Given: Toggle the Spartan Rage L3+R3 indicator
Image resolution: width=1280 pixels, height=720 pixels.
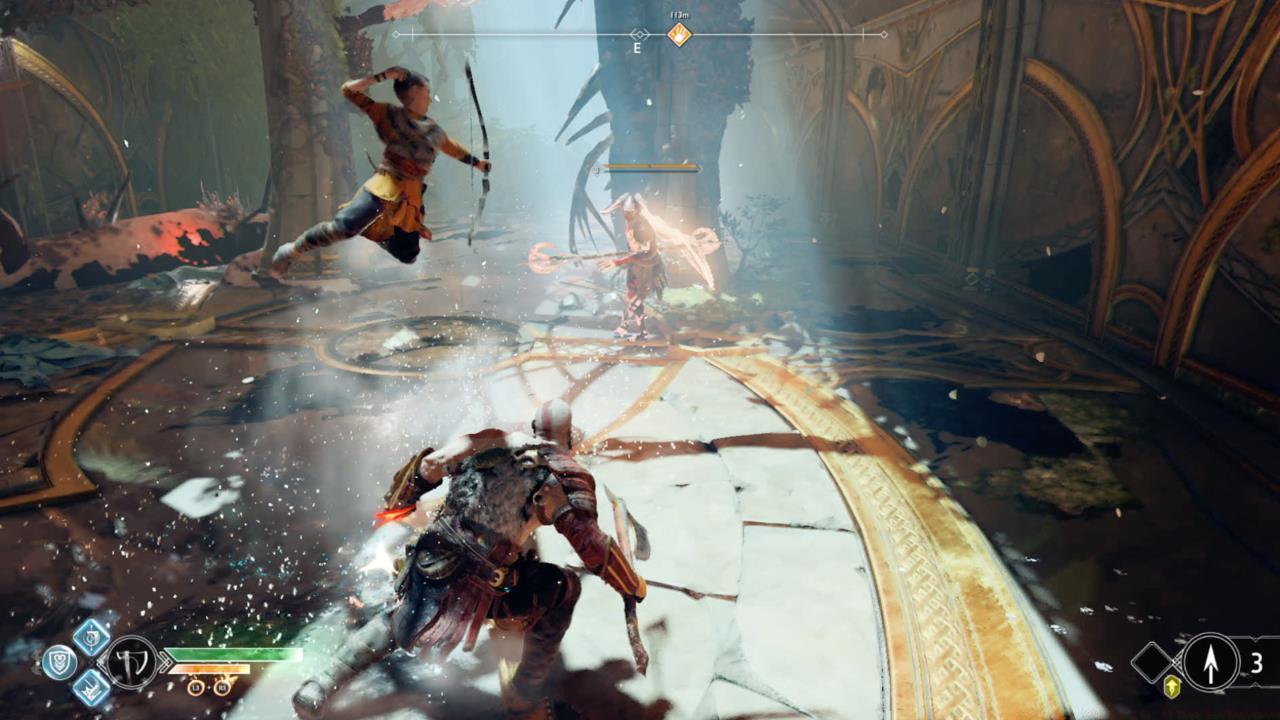Looking at the screenshot, I should click(208, 687).
